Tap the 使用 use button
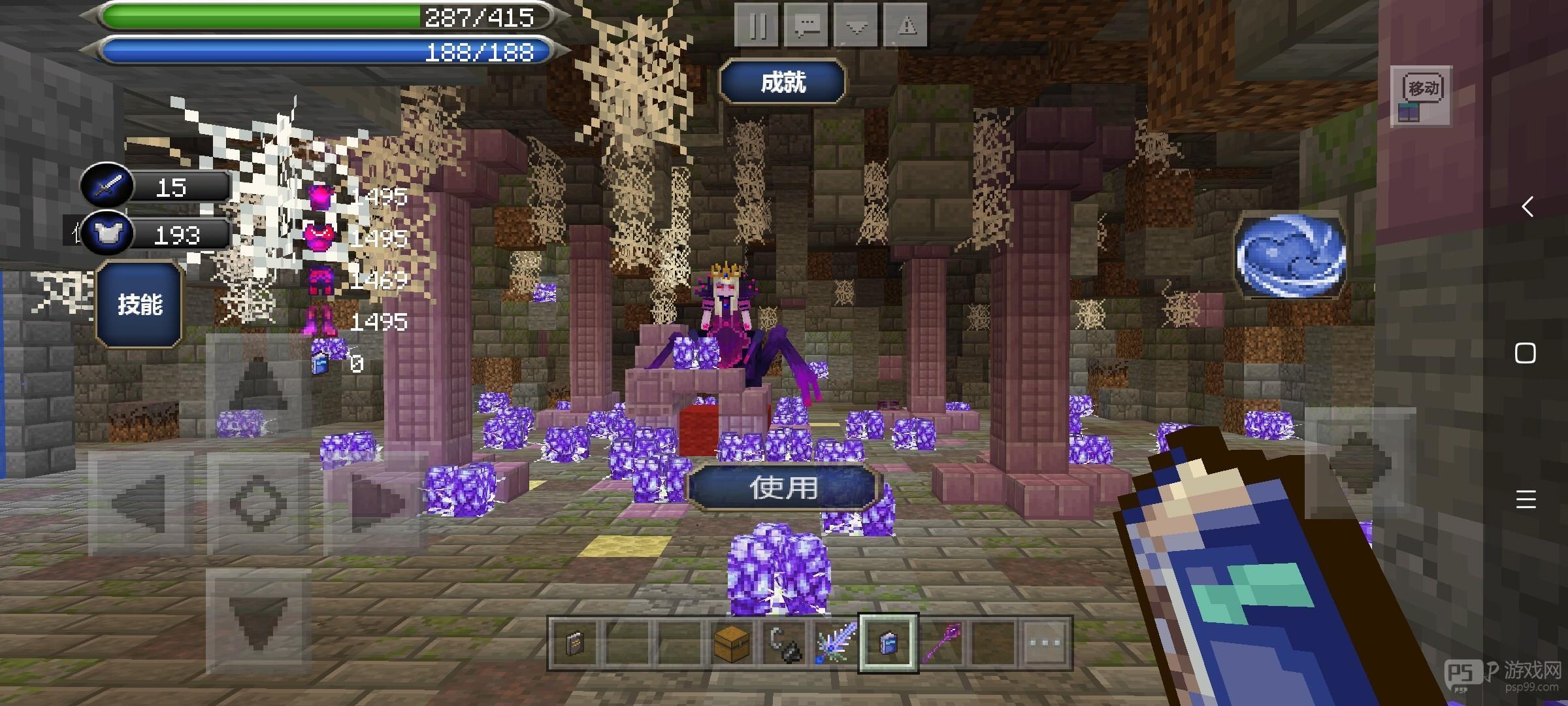1568x706 pixels. 783,488
